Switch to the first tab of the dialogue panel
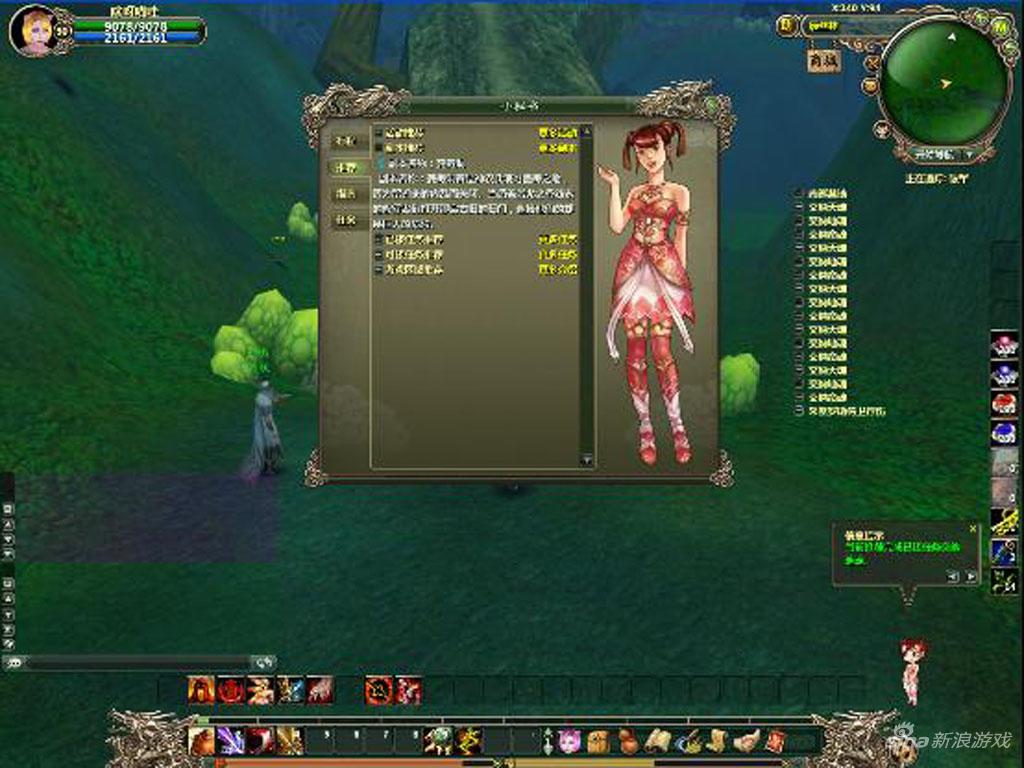This screenshot has height=768, width=1024. pyautogui.click(x=346, y=141)
